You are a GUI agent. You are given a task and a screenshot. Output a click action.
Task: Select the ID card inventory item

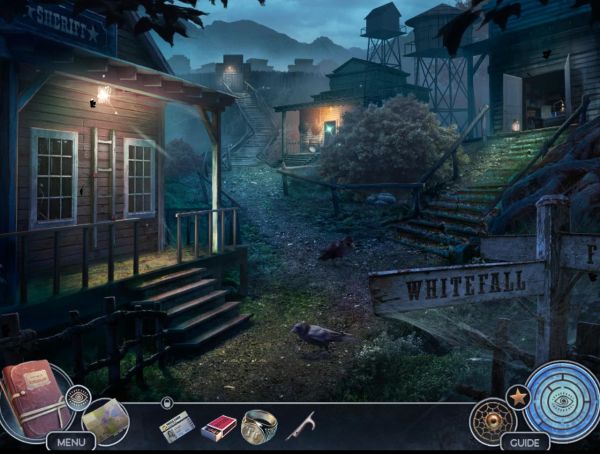click(x=178, y=427)
